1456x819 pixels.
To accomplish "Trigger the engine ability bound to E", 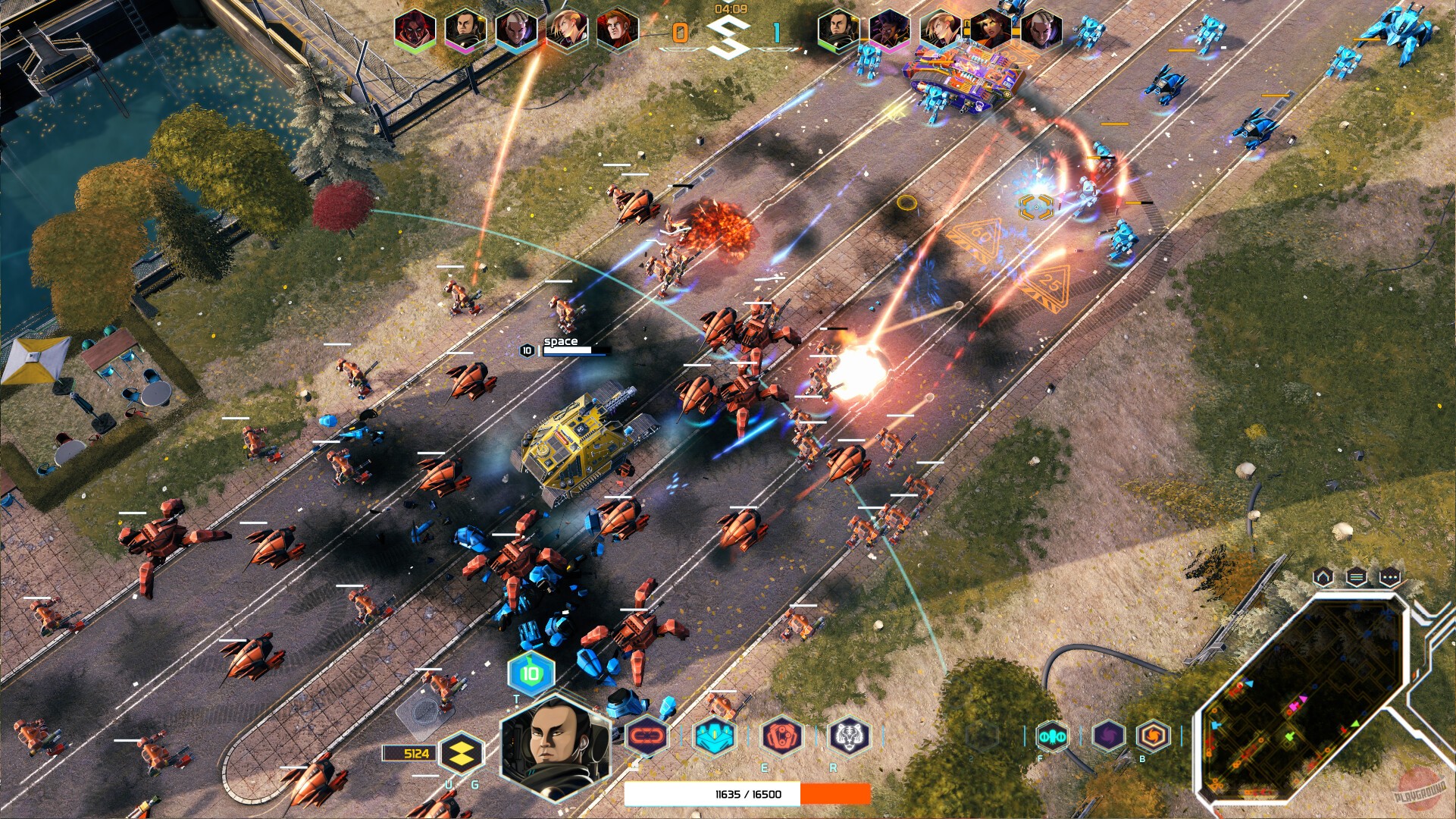I will pyautogui.click(x=781, y=736).
